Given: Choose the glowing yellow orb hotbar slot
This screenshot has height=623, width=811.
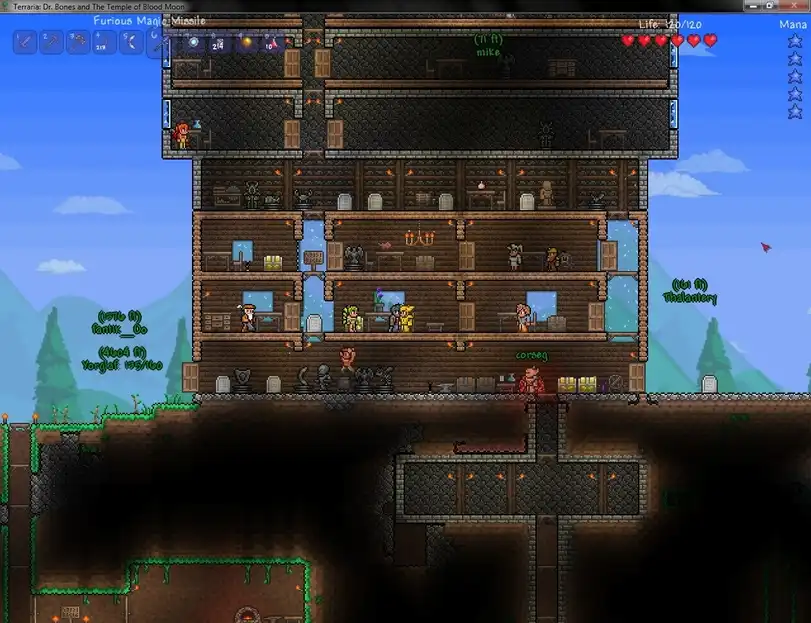Looking at the screenshot, I should pos(246,42).
